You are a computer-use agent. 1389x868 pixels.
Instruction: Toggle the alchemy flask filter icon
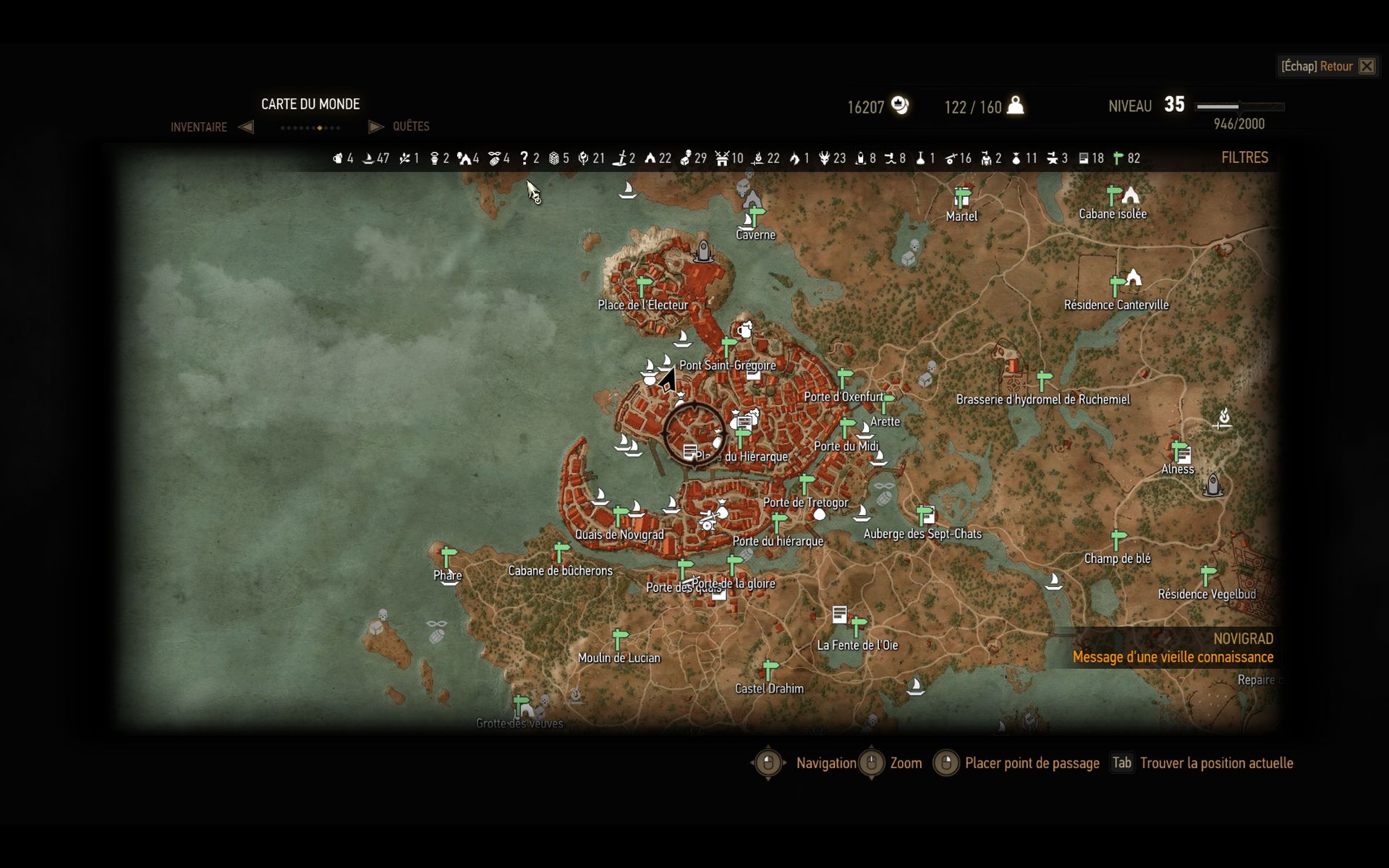click(x=920, y=157)
